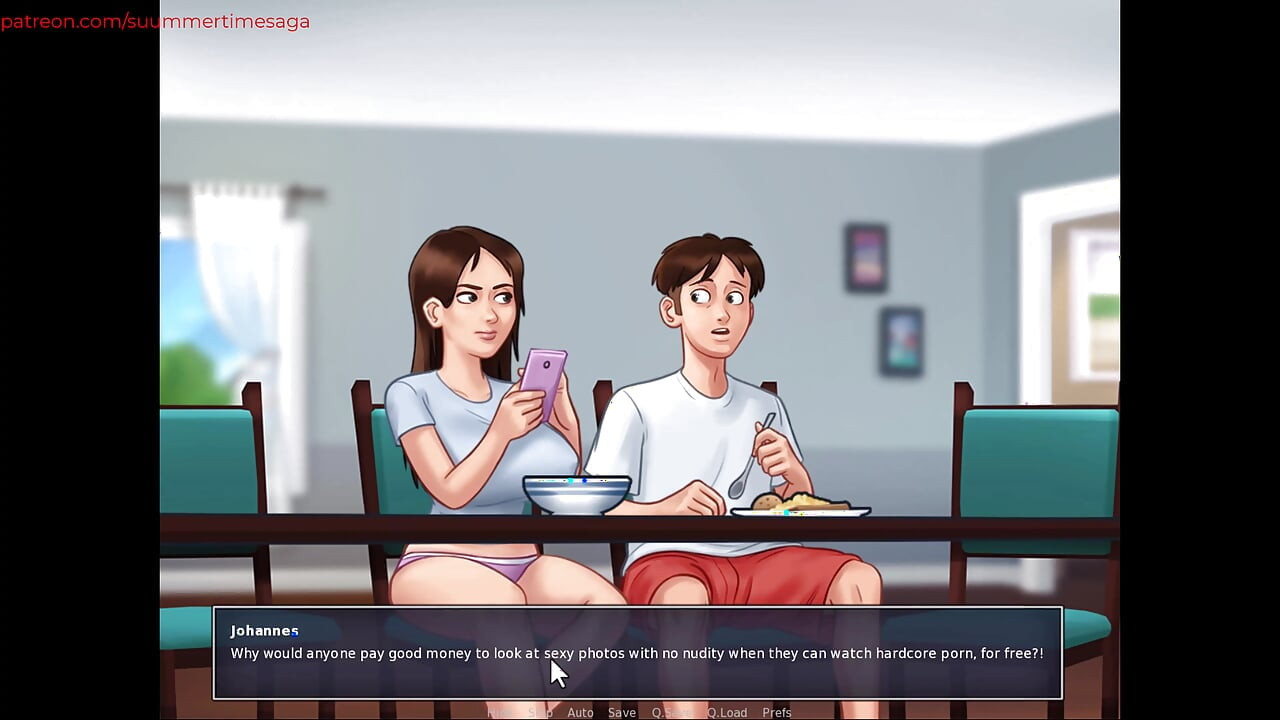
Task: Open the Prefs settings menu
Action: (777, 712)
